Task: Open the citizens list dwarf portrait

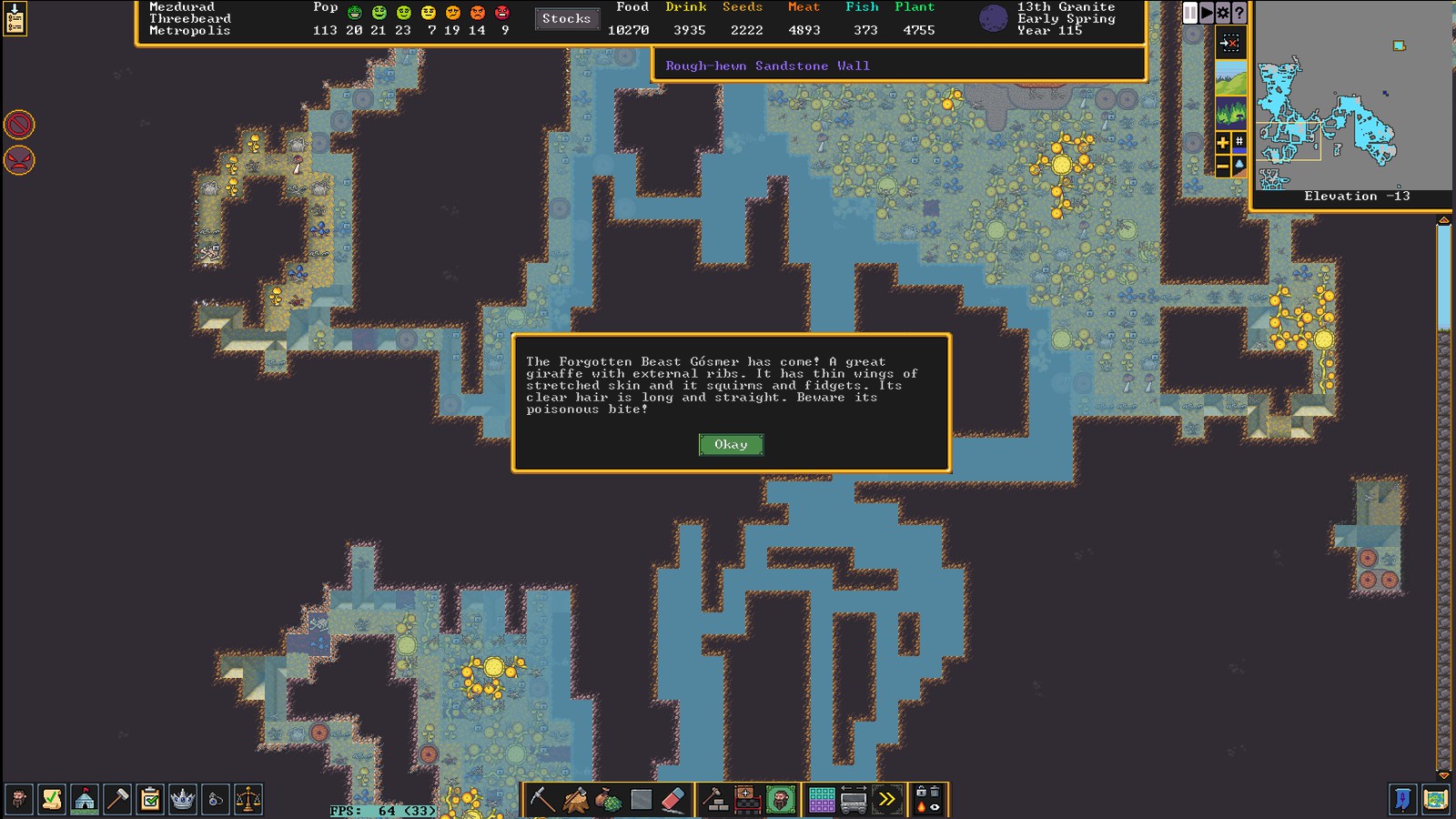Action: (18, 799)
